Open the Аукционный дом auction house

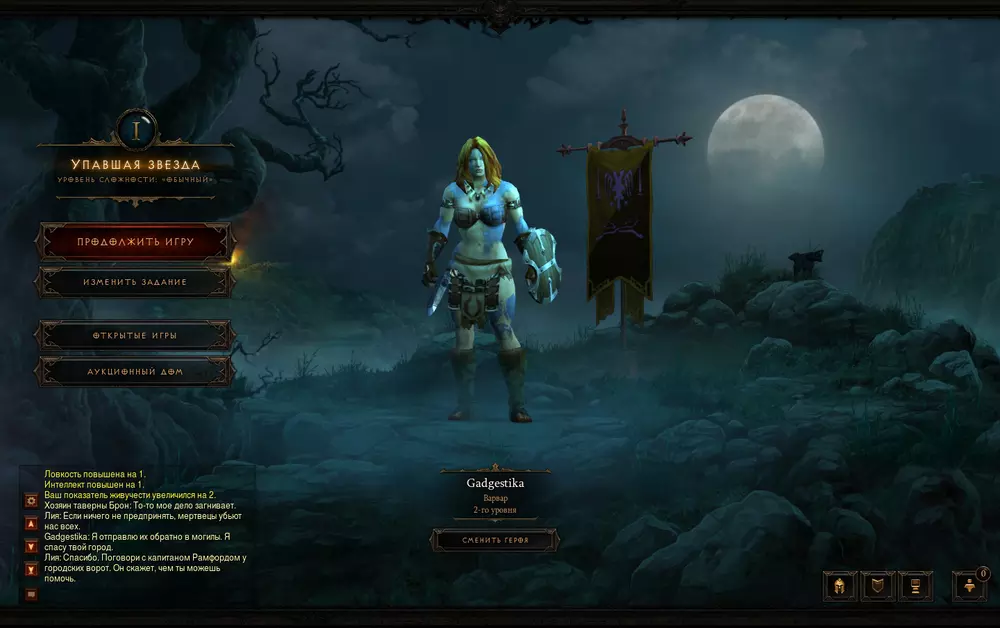pos(135,372)
